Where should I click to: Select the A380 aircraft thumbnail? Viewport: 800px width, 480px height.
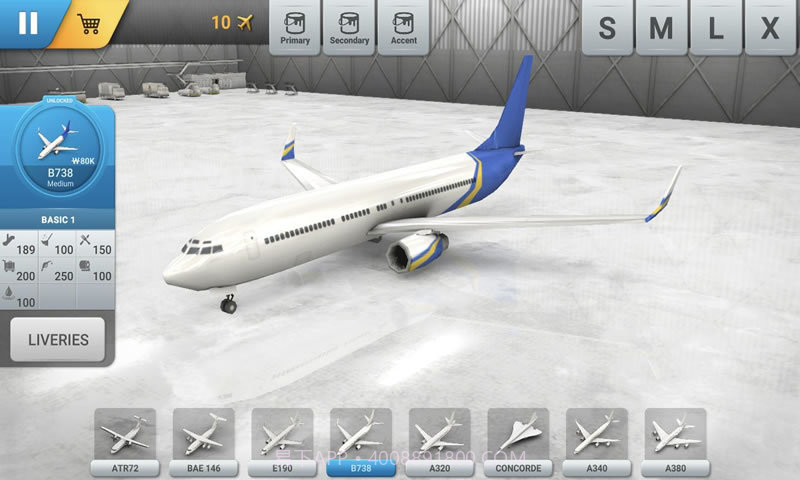click(675, 437)
